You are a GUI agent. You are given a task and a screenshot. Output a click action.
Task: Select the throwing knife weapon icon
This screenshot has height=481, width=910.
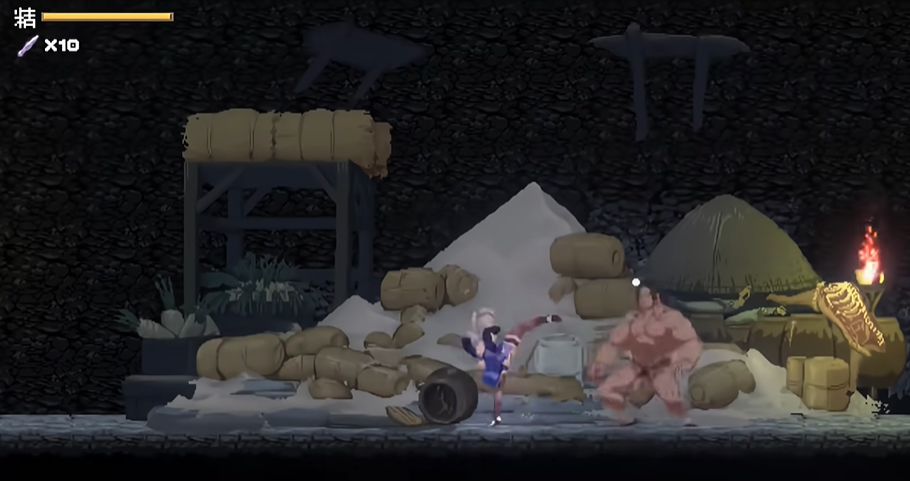tap(27, 45)
